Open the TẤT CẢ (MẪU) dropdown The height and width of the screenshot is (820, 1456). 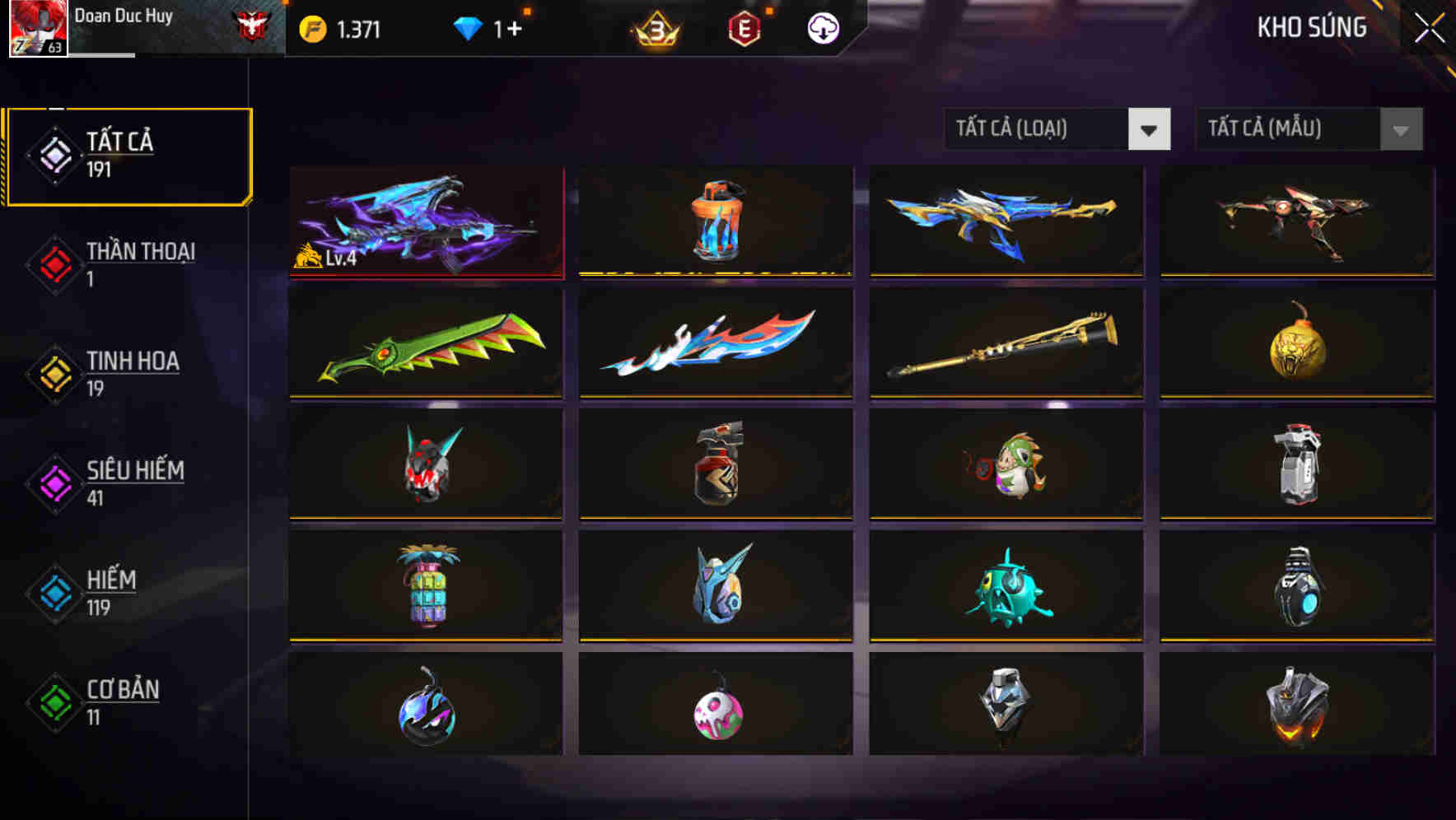coord(1285,129)
